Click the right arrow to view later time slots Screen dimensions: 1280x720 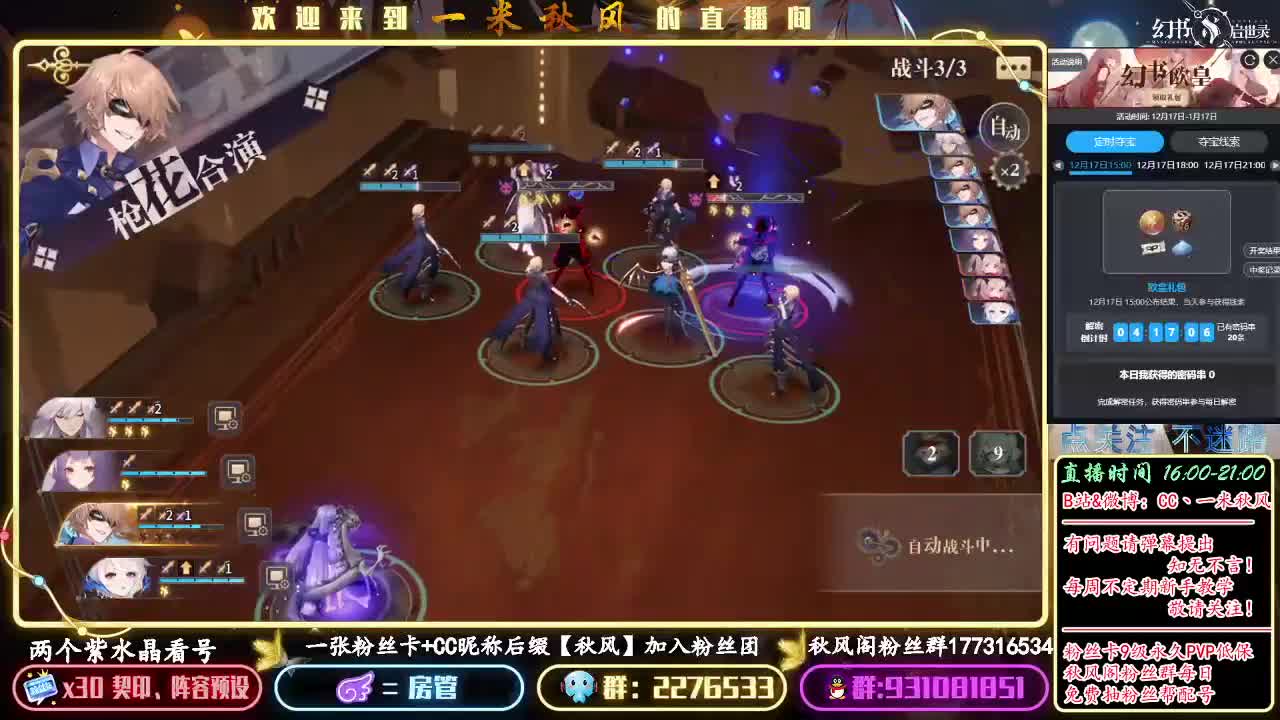1276,165
